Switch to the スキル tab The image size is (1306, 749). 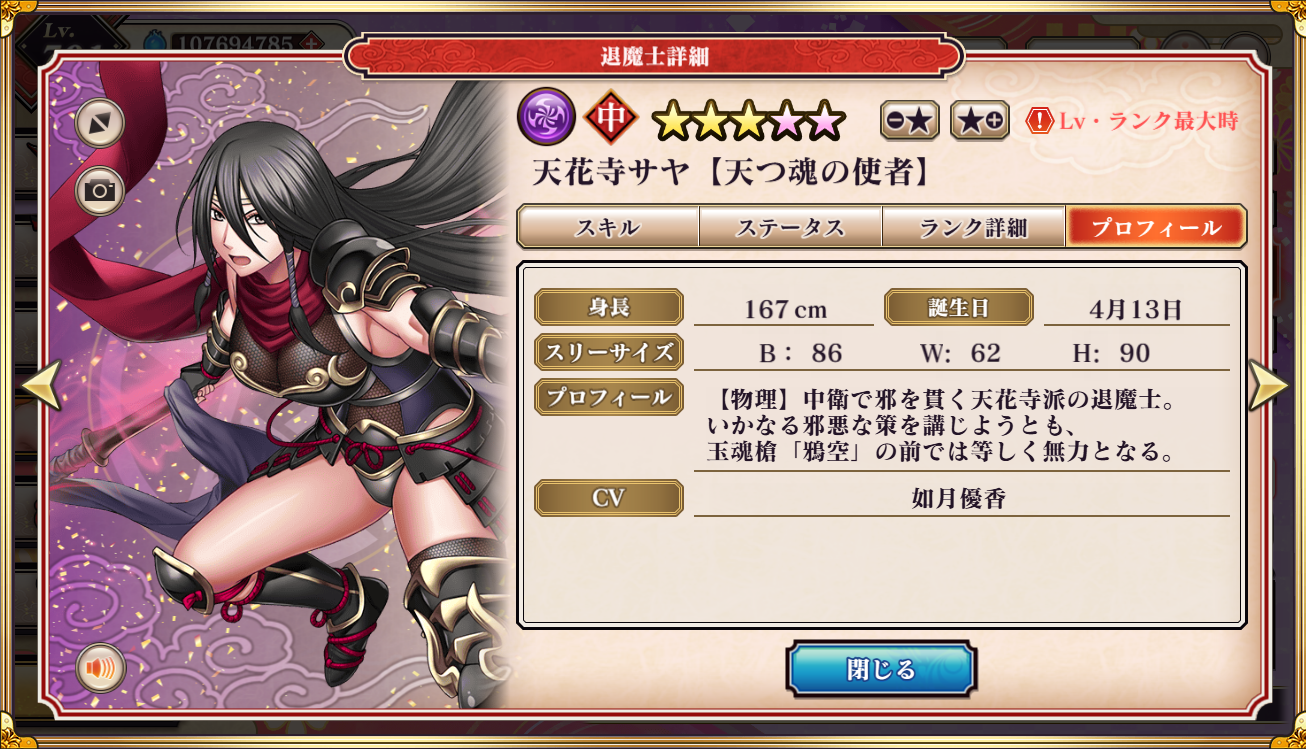coord(607,227)
